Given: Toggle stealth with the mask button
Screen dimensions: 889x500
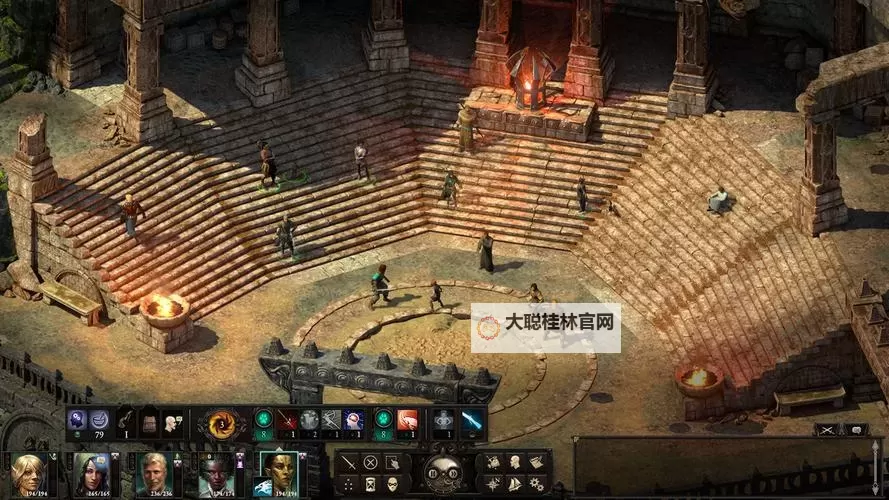Looking at the screenshot, I should [392, 485].
